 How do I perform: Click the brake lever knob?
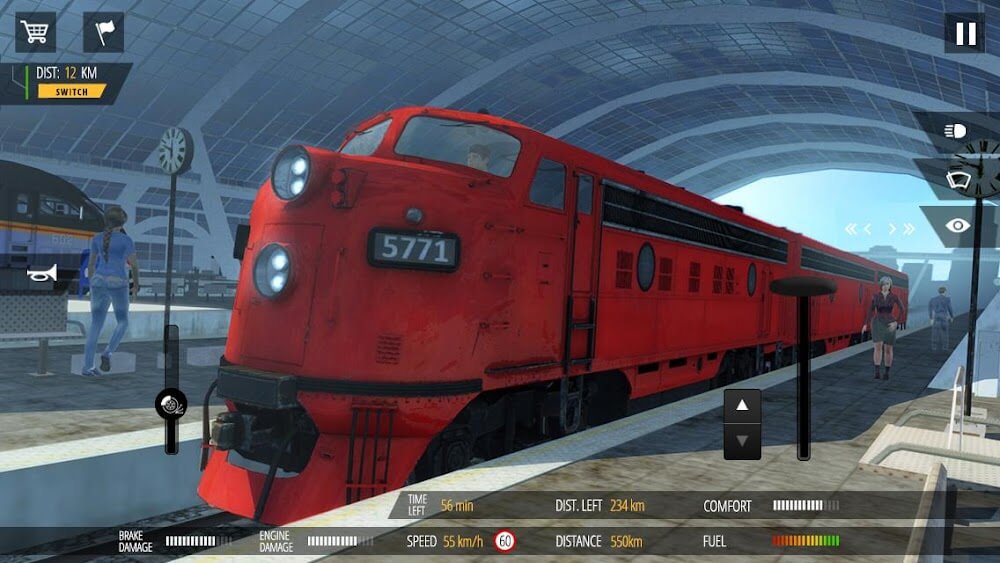tap(171, 404)
